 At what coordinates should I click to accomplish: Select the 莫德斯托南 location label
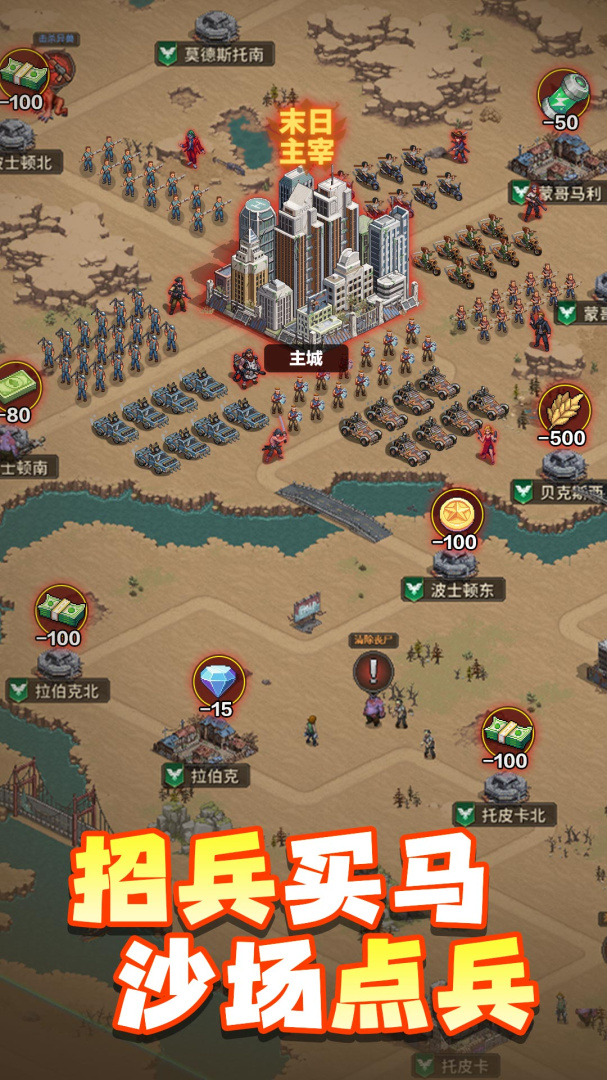pyautogui.click(x=214, y=53)
